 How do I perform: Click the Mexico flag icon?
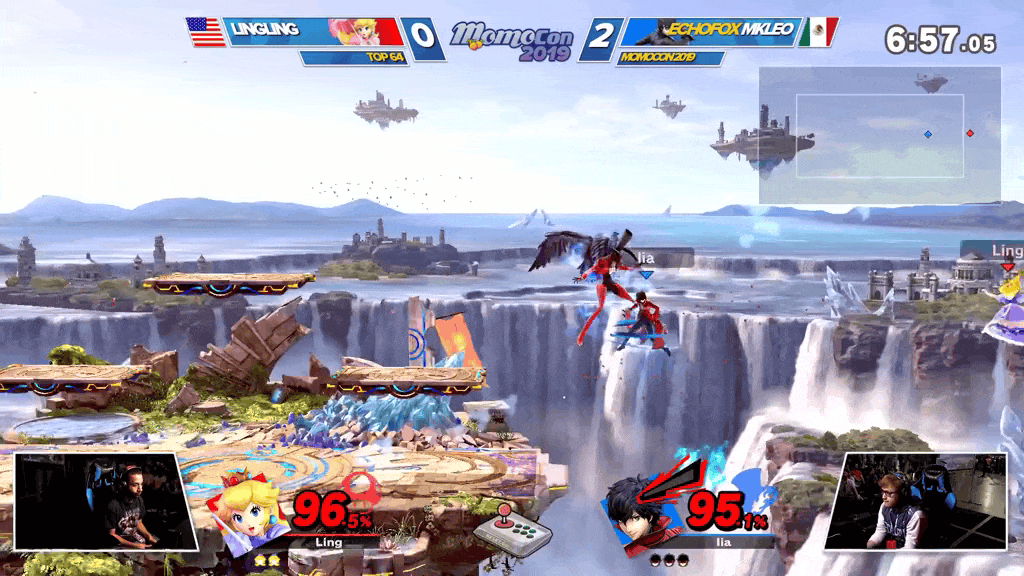click(817, 32)
